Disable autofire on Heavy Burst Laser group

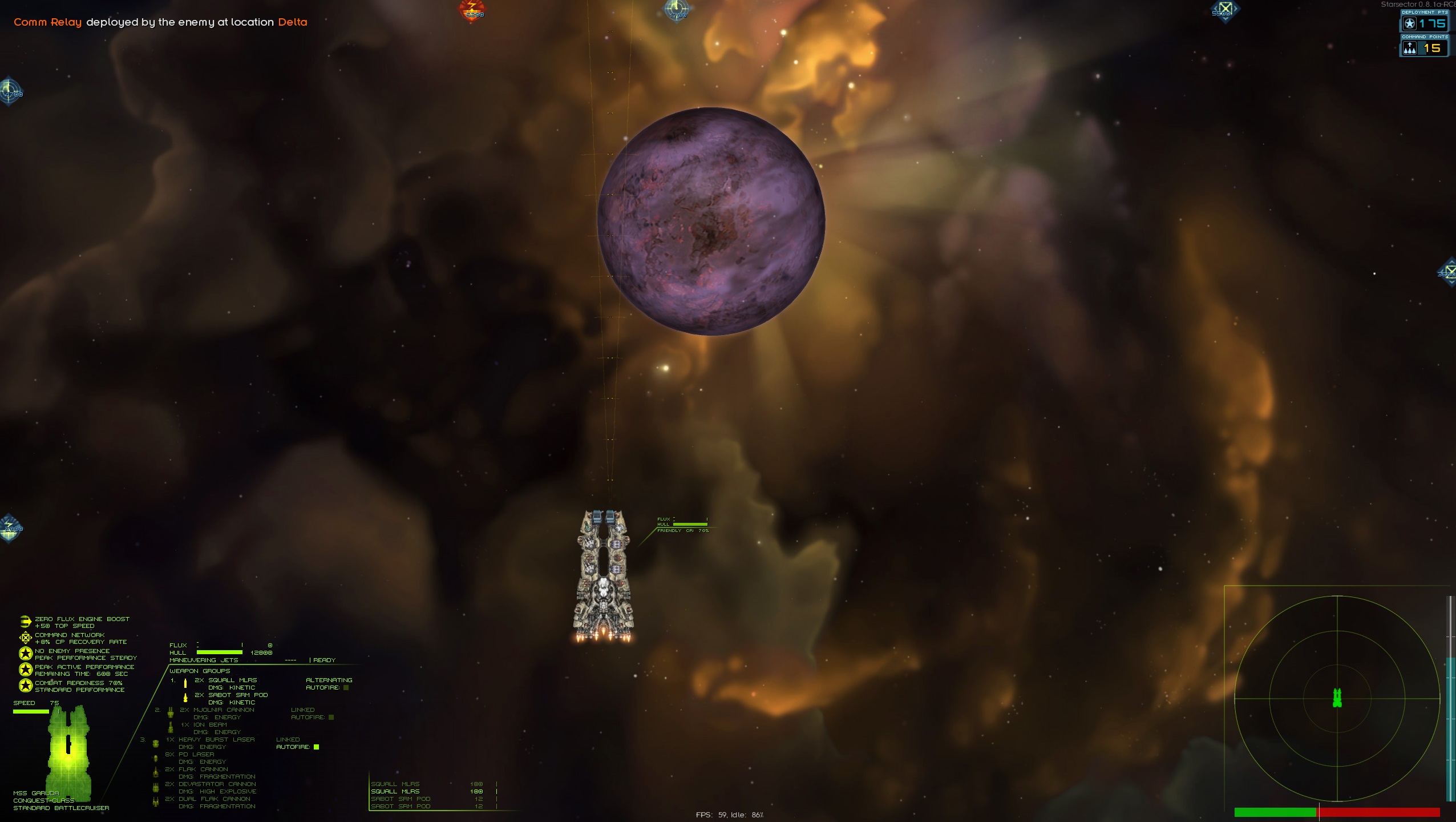[317, 747]
